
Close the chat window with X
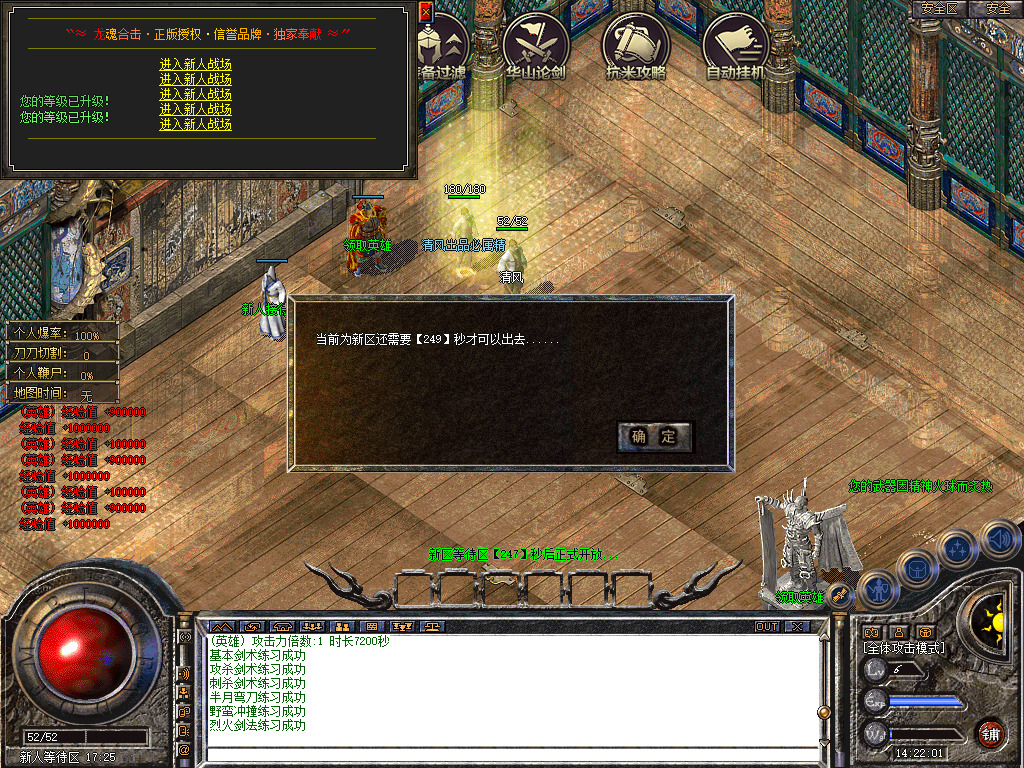(x=796, y=627)
